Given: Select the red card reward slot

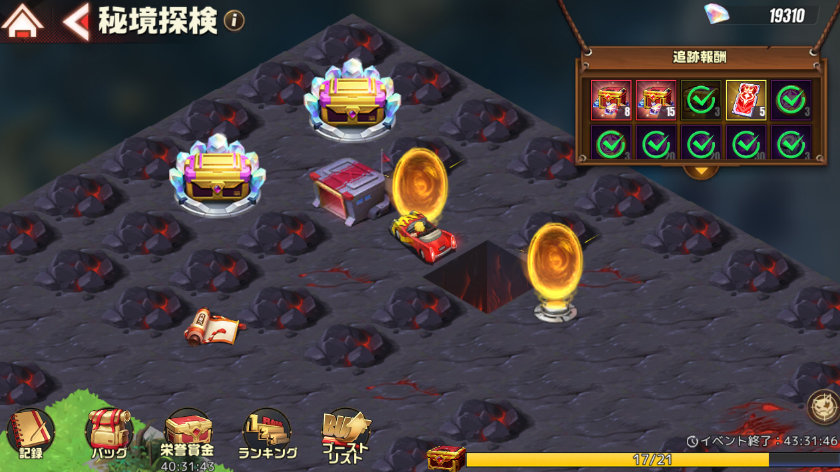Looking at the screenshot, I should [x=746, y=100].
